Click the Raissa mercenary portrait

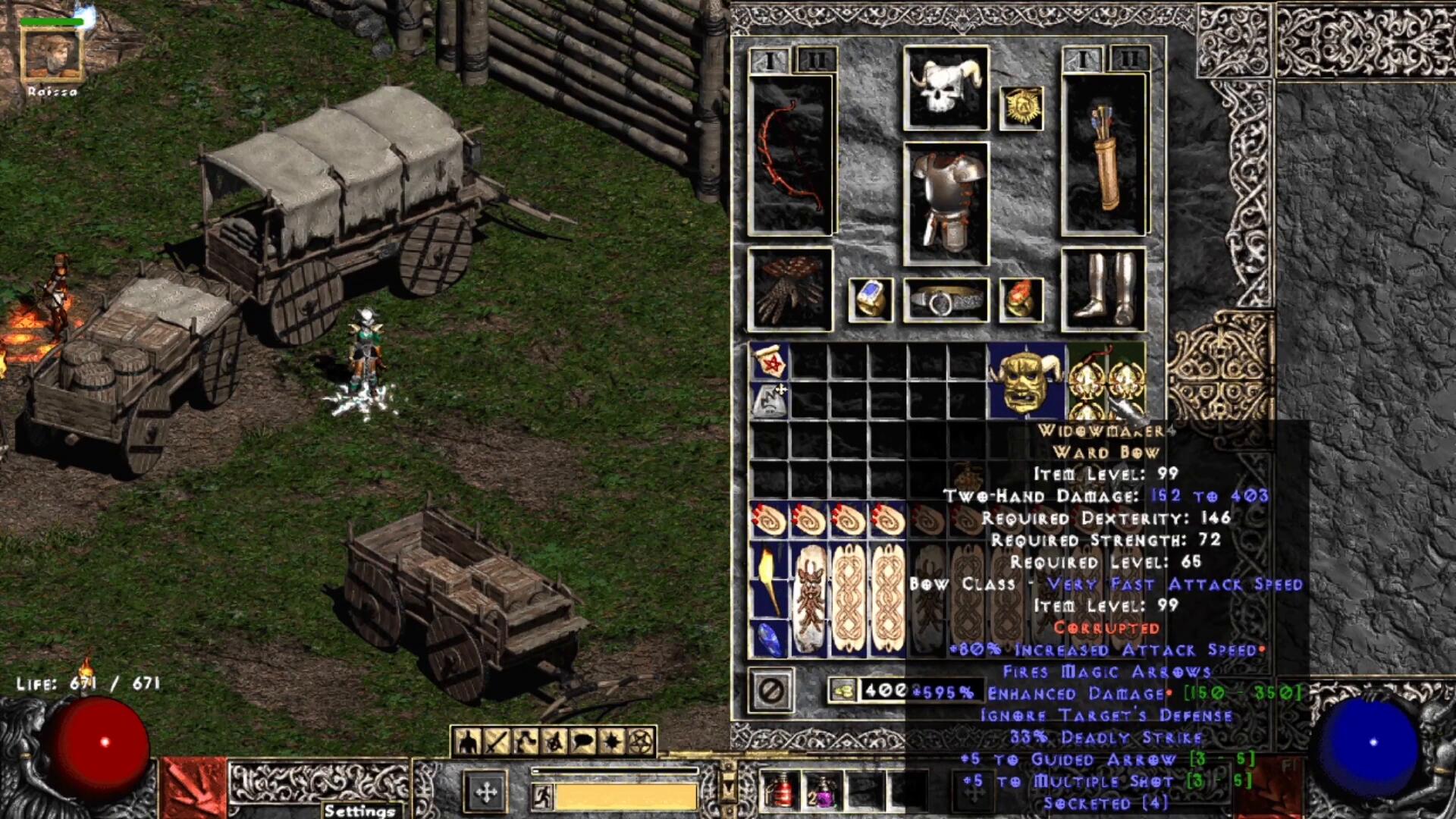(x=52, y=55)
